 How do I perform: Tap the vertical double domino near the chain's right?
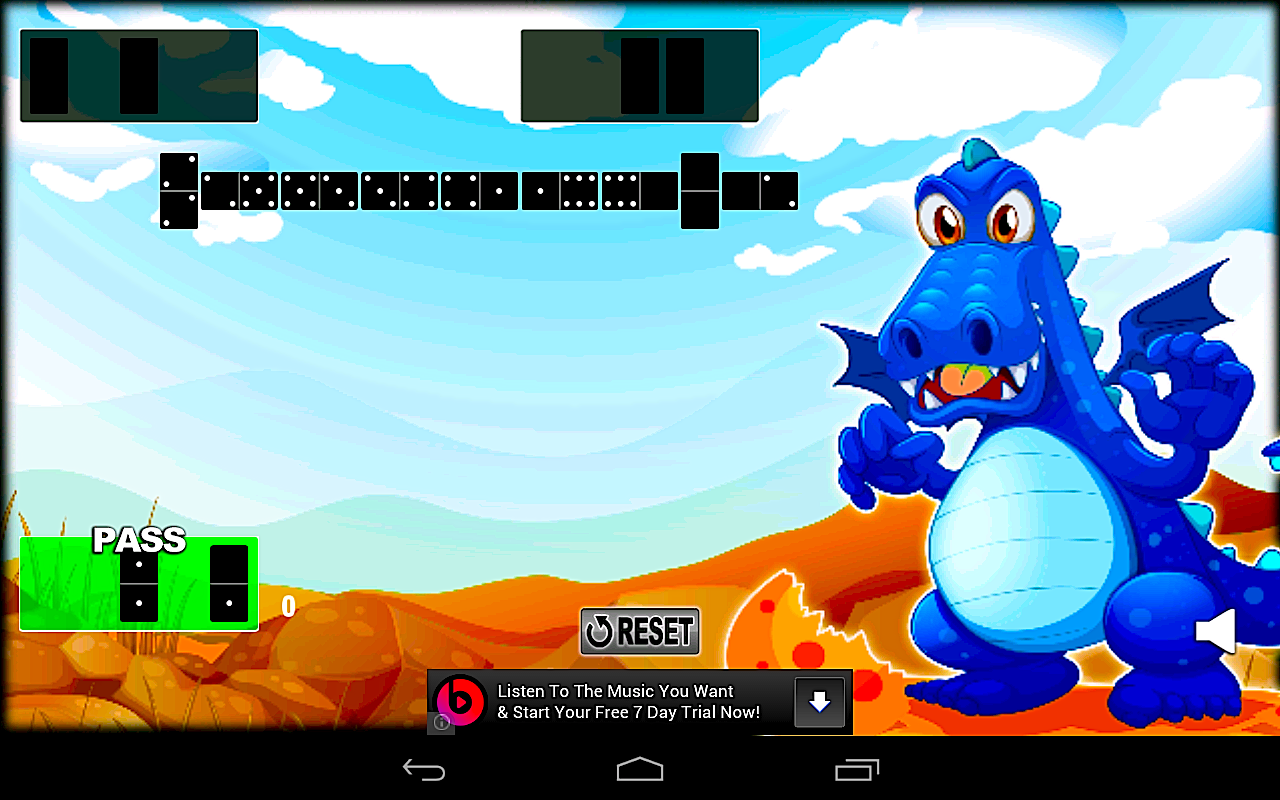(x=701, y=190)
